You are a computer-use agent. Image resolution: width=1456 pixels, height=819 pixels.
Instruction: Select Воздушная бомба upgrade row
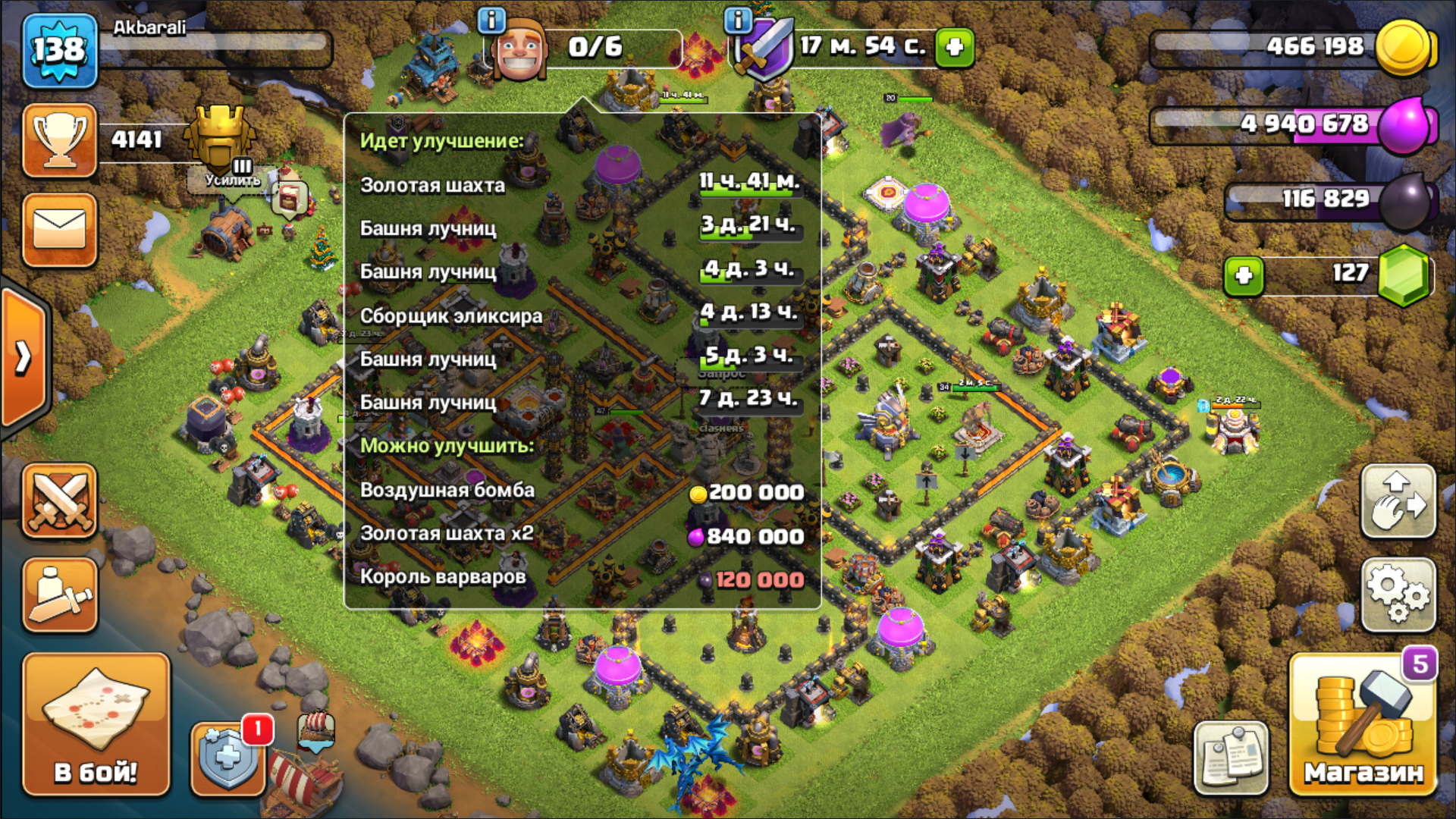click(582, 491)
